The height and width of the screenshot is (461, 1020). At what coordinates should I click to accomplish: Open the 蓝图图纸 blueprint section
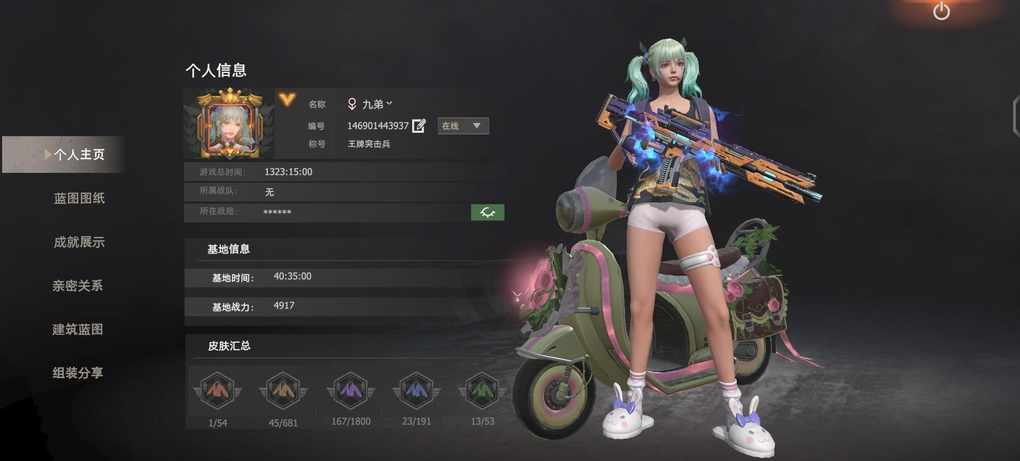coord(79,198)
